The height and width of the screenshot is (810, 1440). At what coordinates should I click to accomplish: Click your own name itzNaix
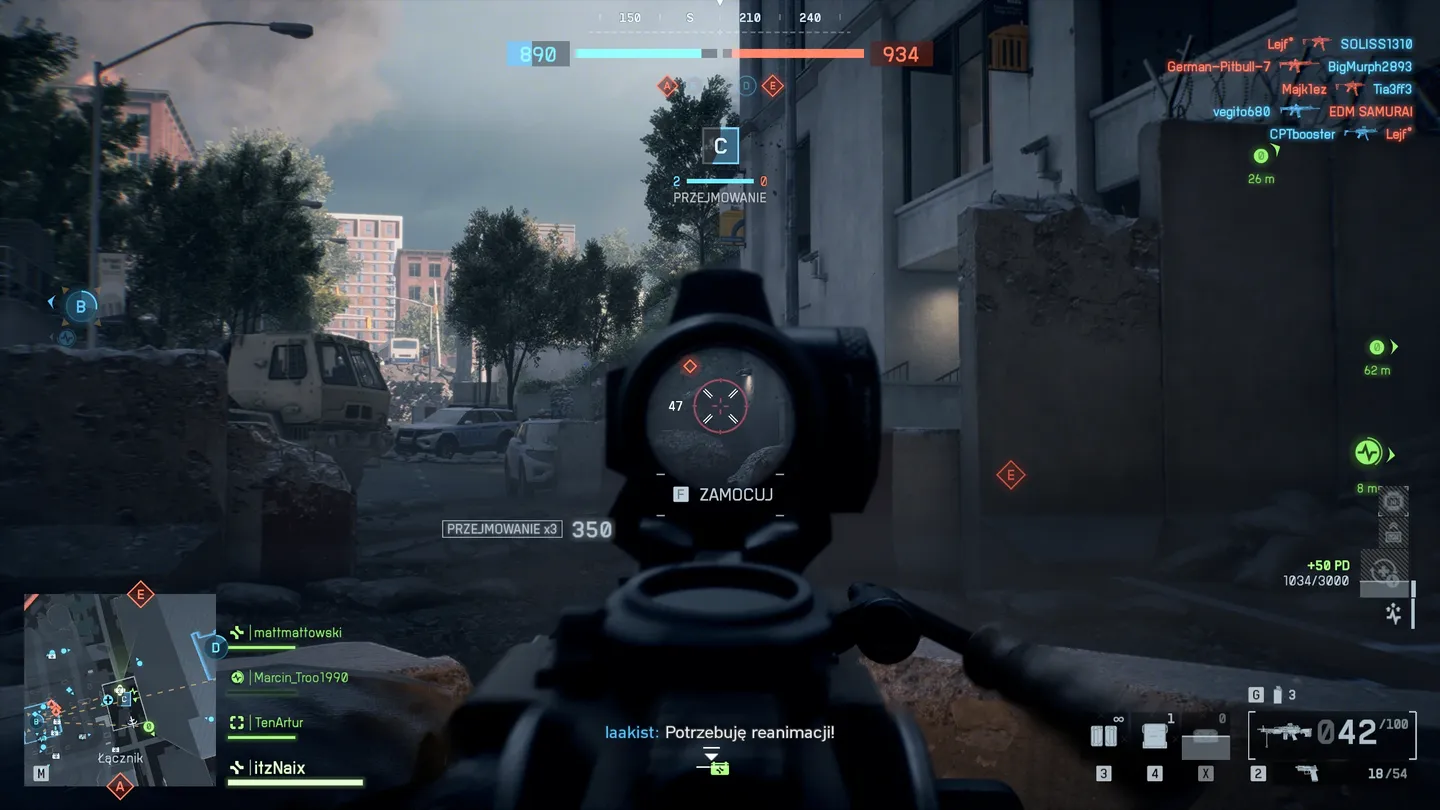tap(277, 768)
